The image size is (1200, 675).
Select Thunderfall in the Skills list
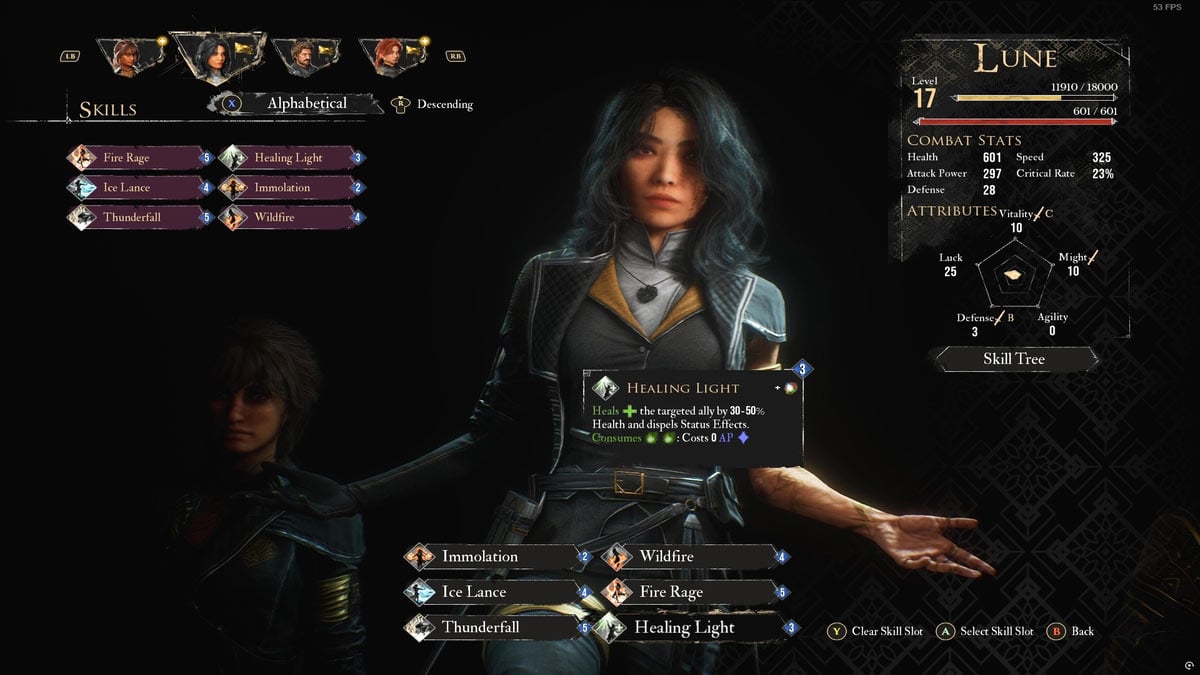138,216
